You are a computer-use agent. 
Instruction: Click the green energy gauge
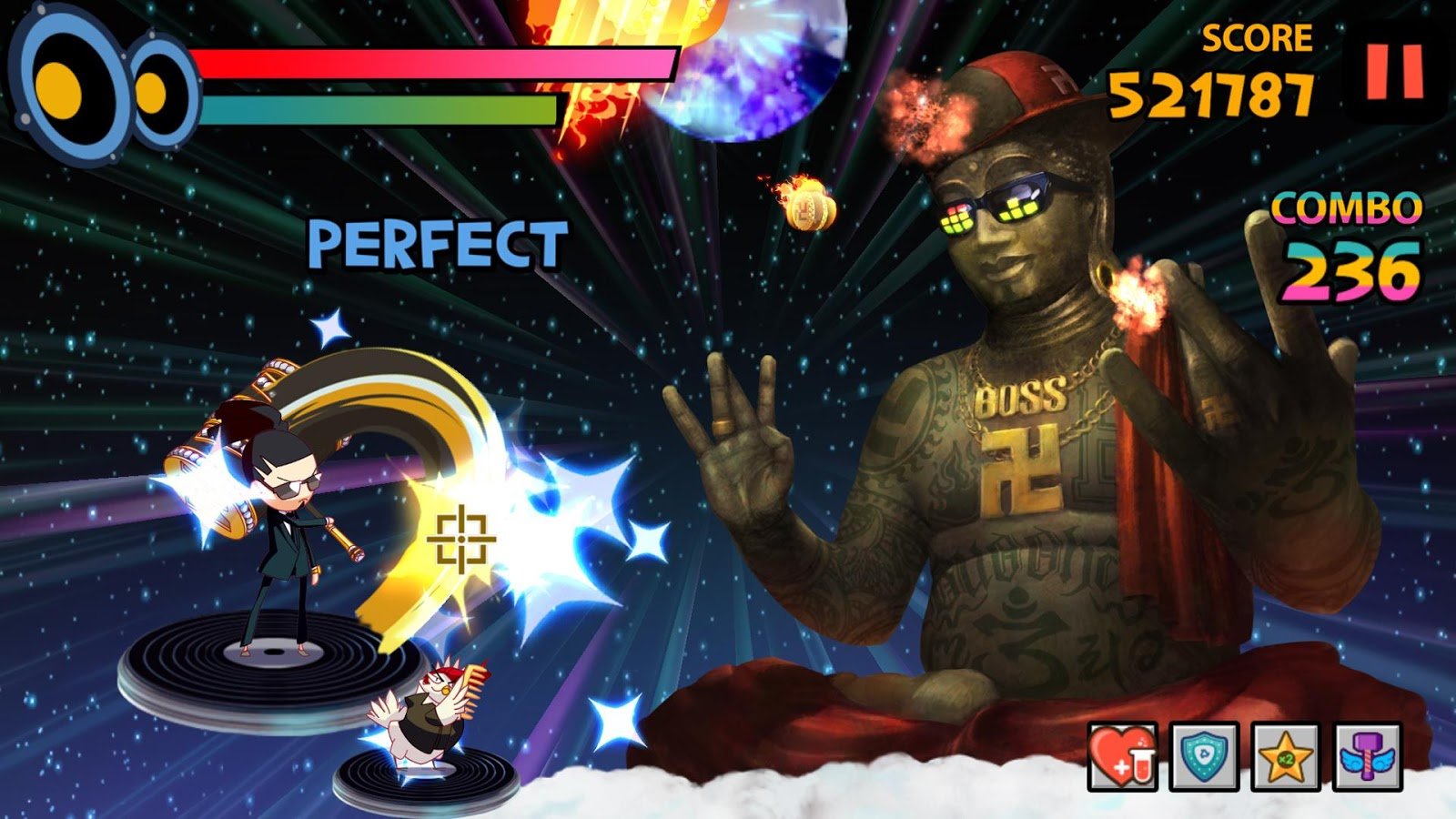coord(378,109)
